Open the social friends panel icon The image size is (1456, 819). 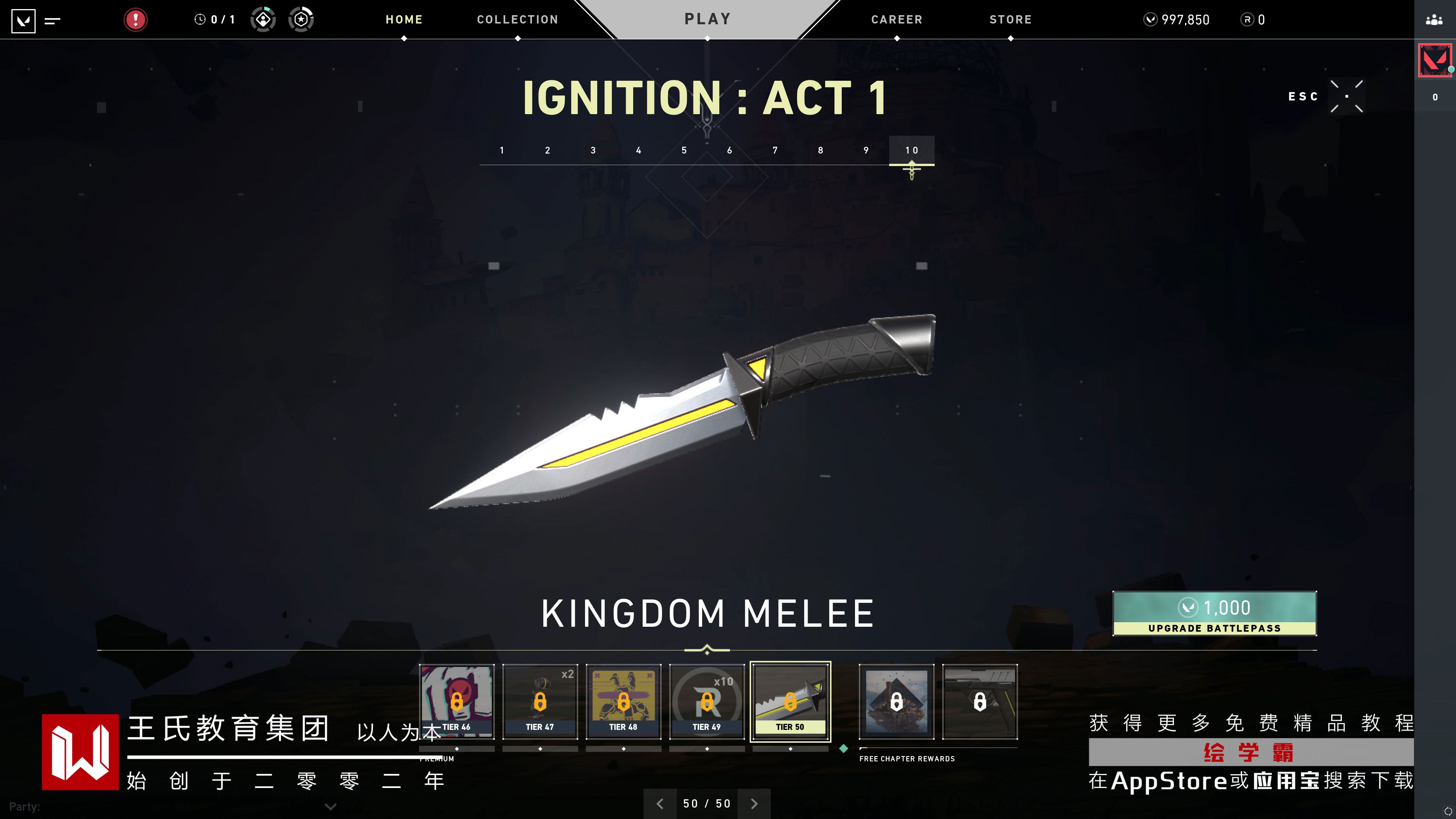[x=1434, y=20]
